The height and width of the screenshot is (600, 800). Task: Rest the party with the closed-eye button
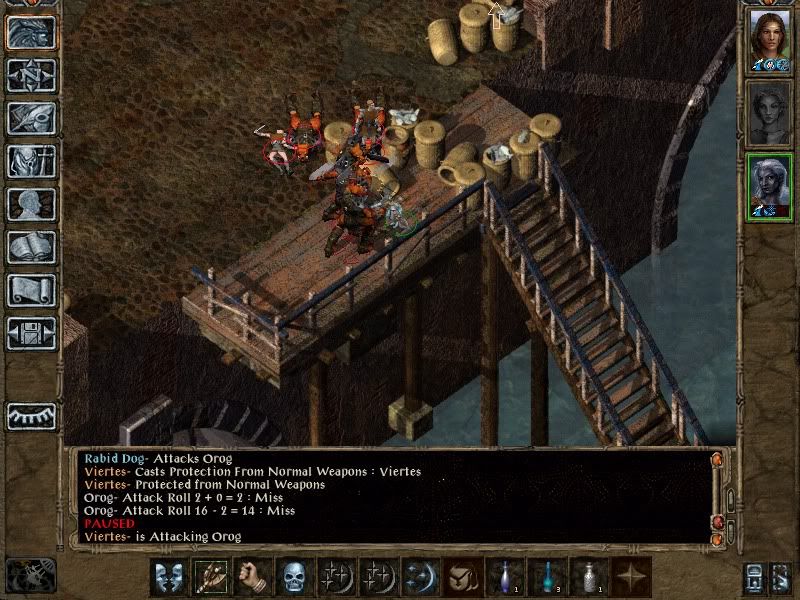(31, 415)
